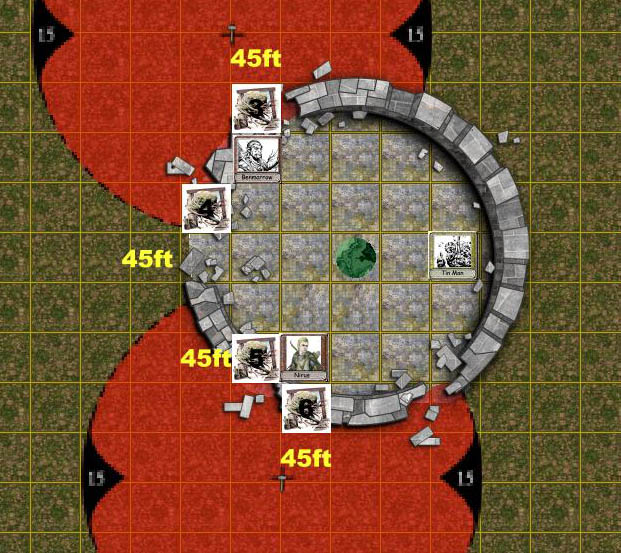Select the Nirue character token
Viewport: 621px width, 553px height.
tap(305, 358)
